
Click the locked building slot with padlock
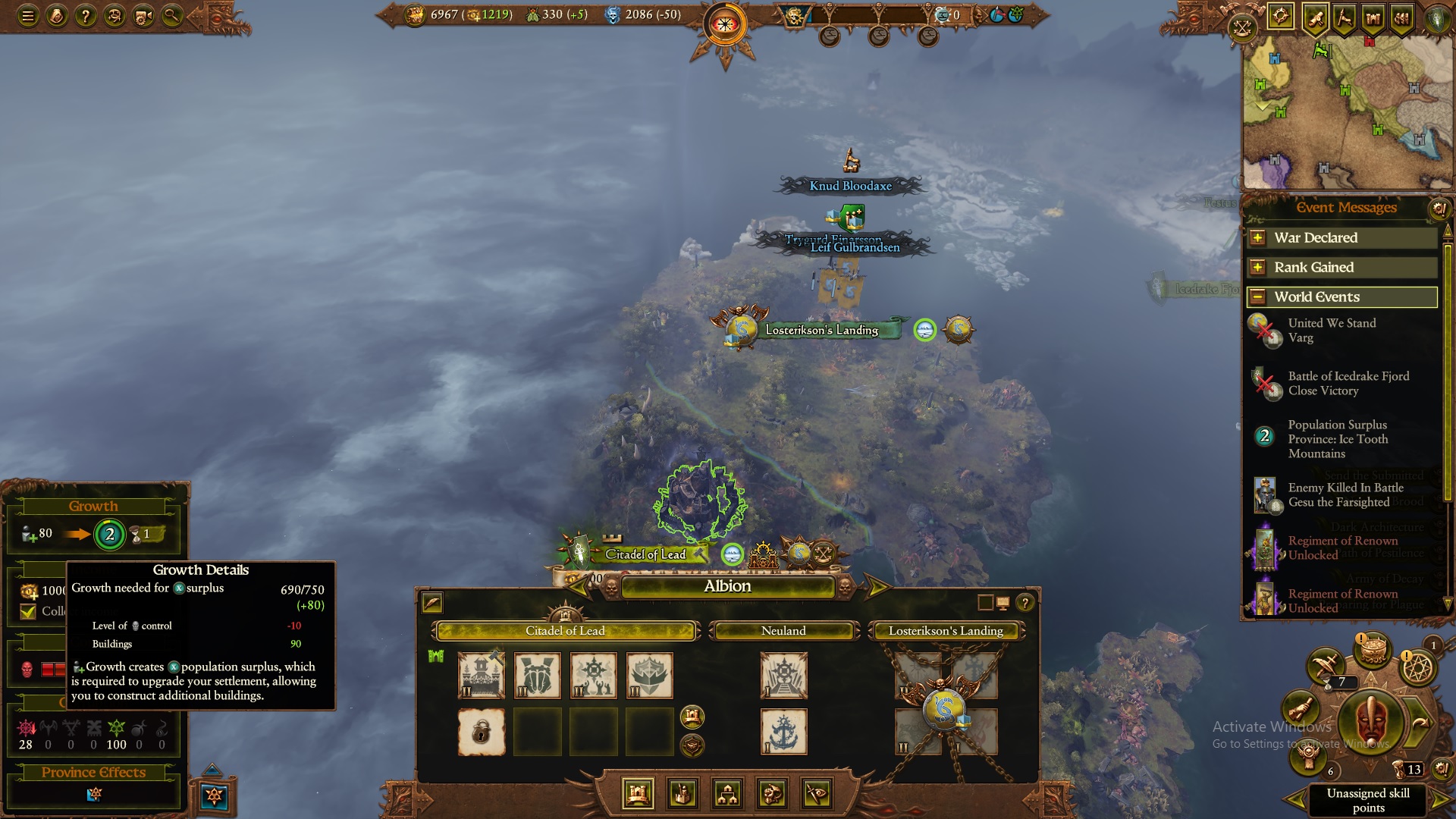(482, 732)
